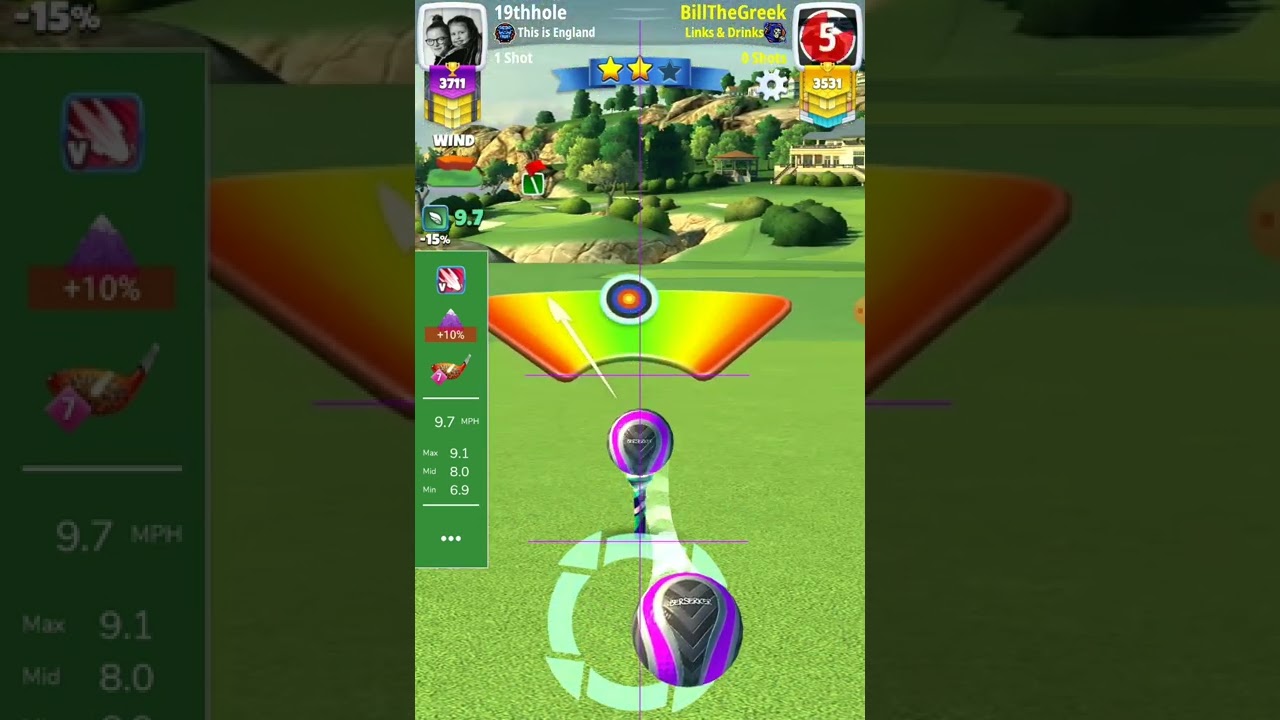View BillTheGreek's player avatar
The width and height of the screenshot is (1280, 720).
(827, 36)
